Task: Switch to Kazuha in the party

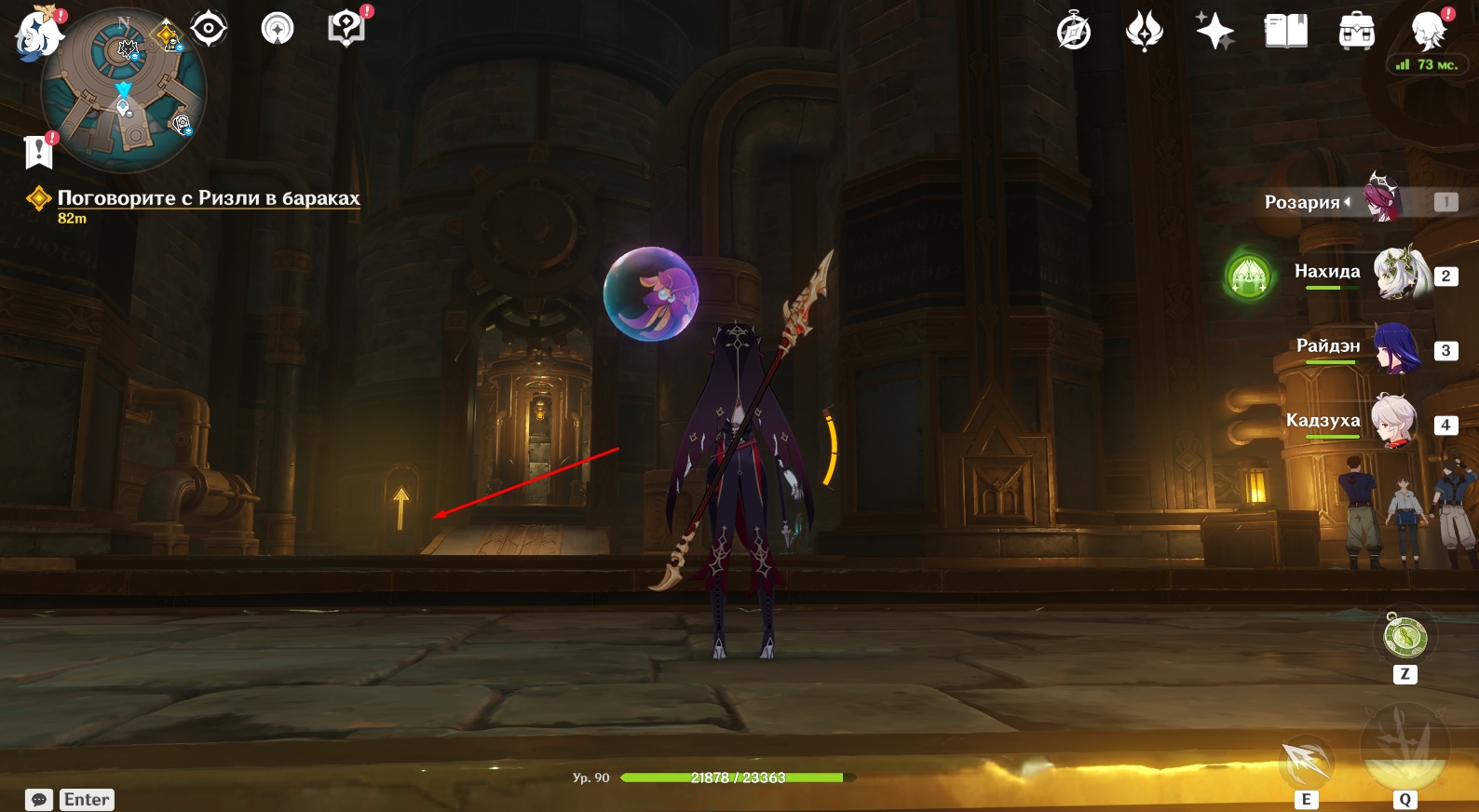Action: [1394, 422]
